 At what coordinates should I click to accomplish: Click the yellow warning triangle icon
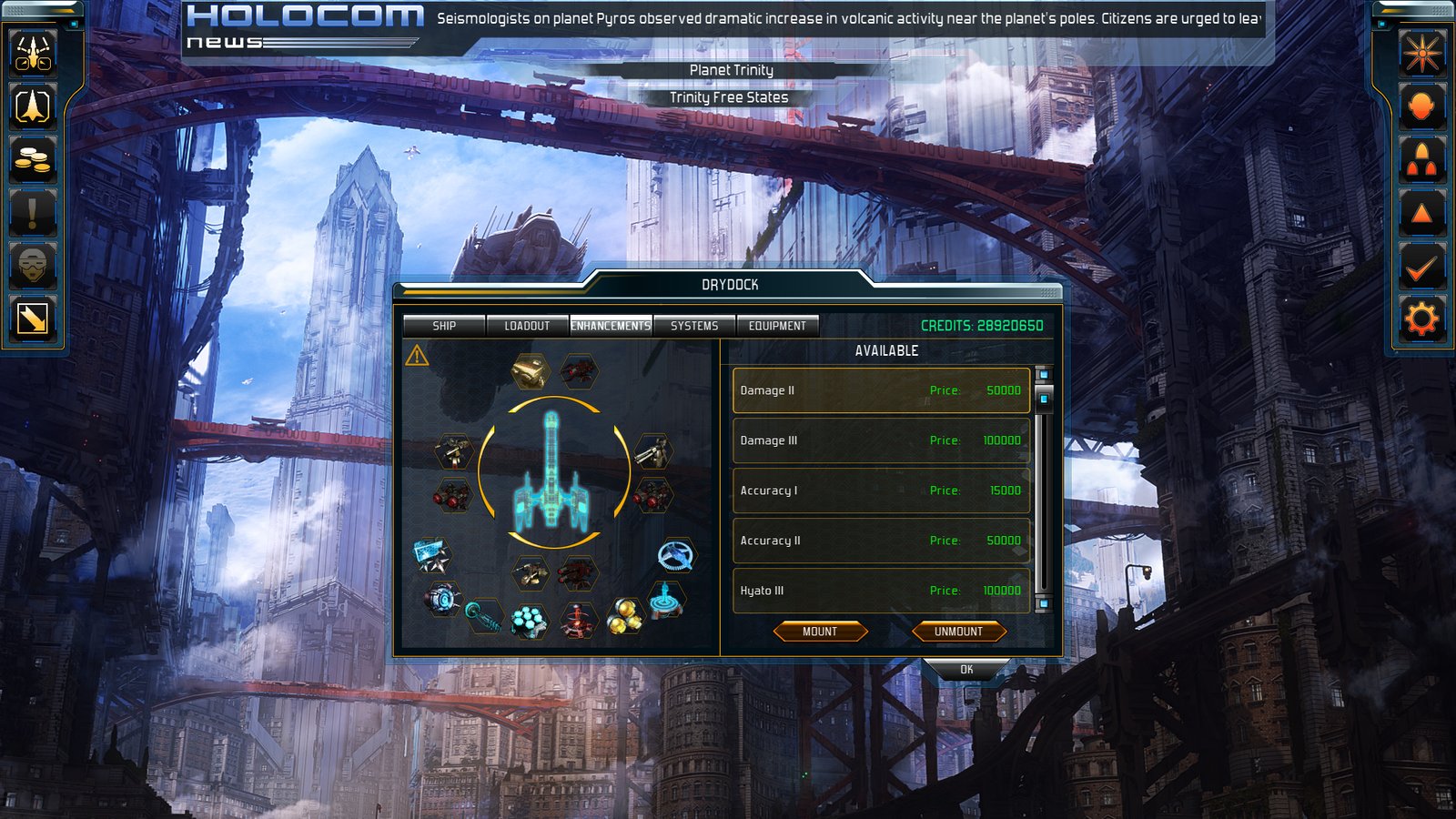418,356
